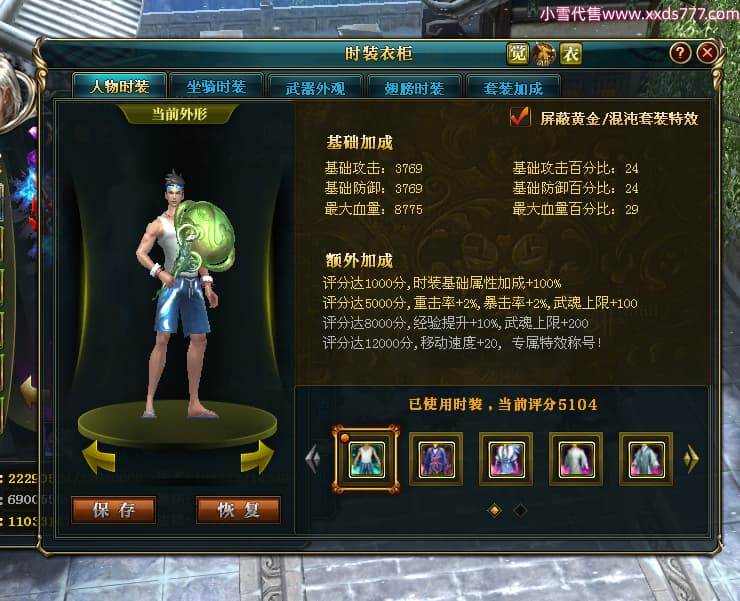Viewport: 740px width, 601px height.
Task: Click the 保存 save button
Action: click(x=114, y=510)
